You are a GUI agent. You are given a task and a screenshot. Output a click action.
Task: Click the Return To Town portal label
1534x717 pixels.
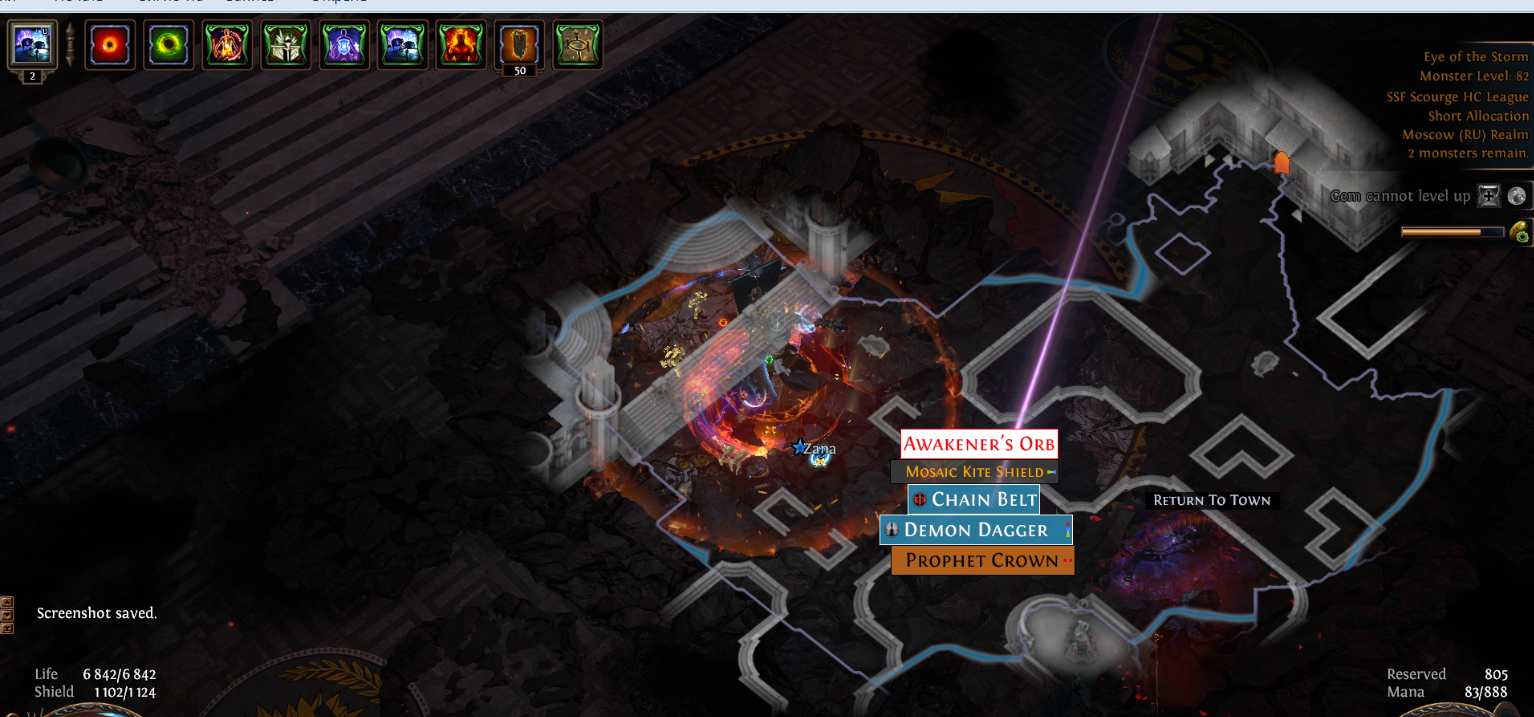pyautogui.click(x=1211, y=500)
